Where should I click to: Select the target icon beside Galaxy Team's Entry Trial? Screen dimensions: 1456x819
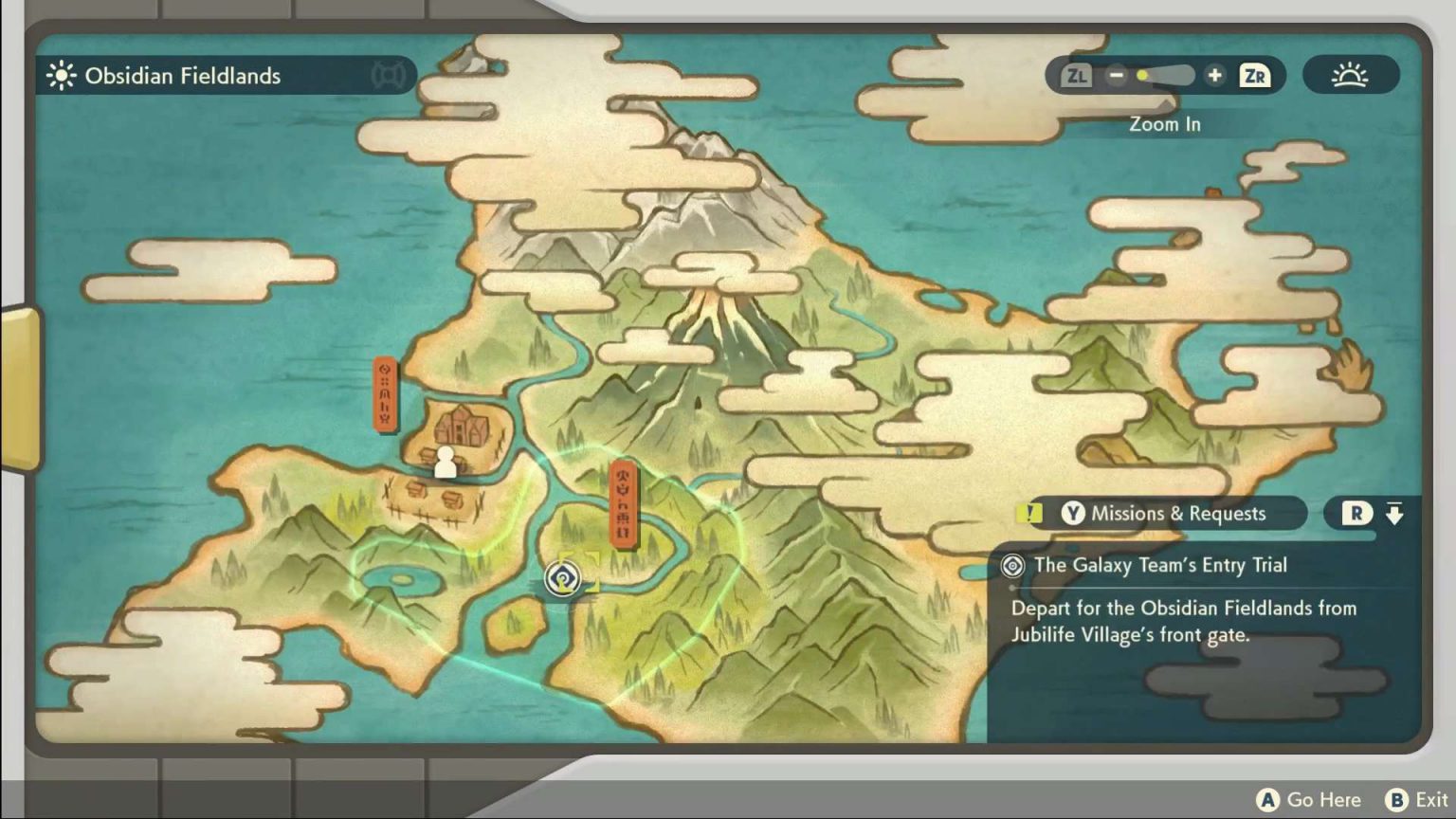[x=1011, y=566]
